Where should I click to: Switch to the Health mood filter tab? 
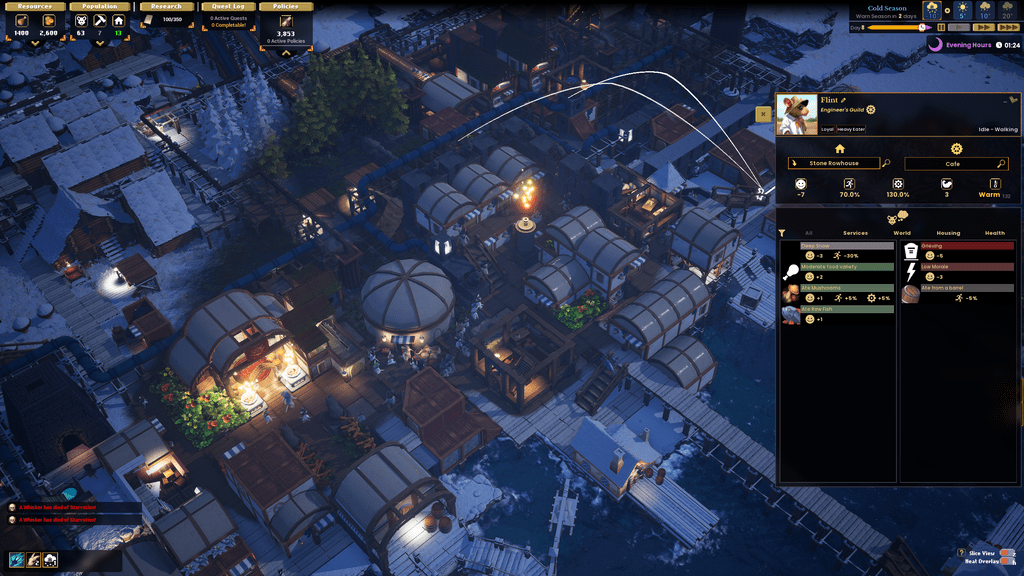pyautogui.click(x=995, y=233)
